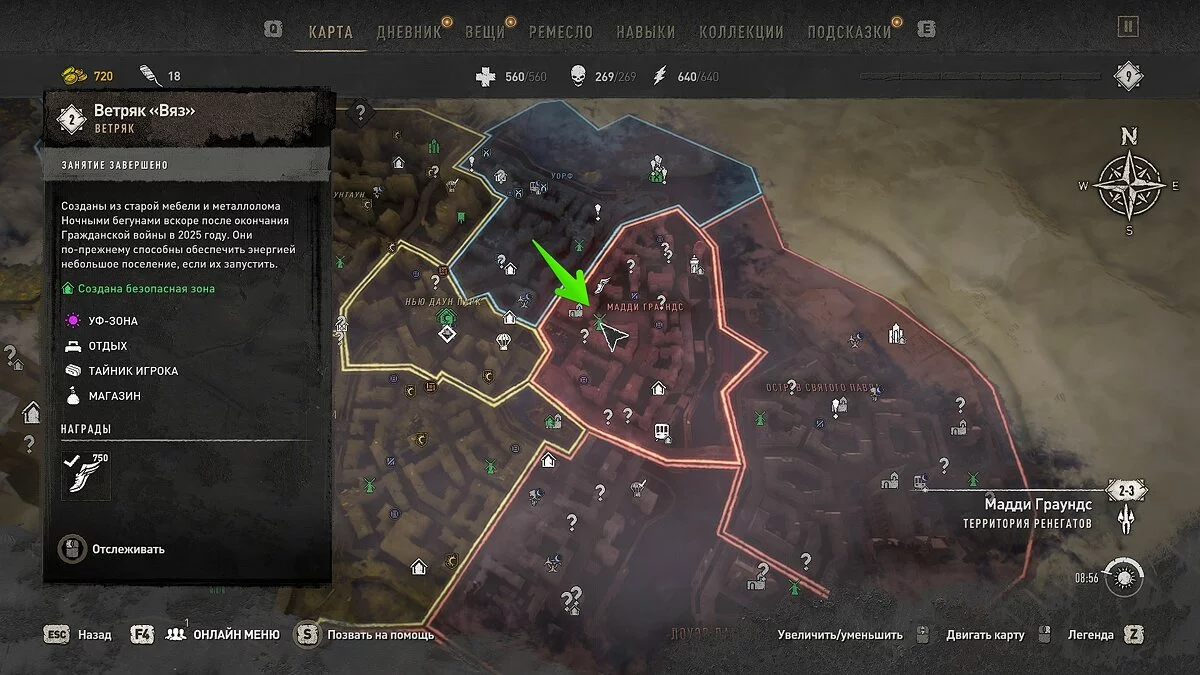1200x675 pixels.
Task: Go to the Ремесло crafting tab
Action: pos(563,31)
